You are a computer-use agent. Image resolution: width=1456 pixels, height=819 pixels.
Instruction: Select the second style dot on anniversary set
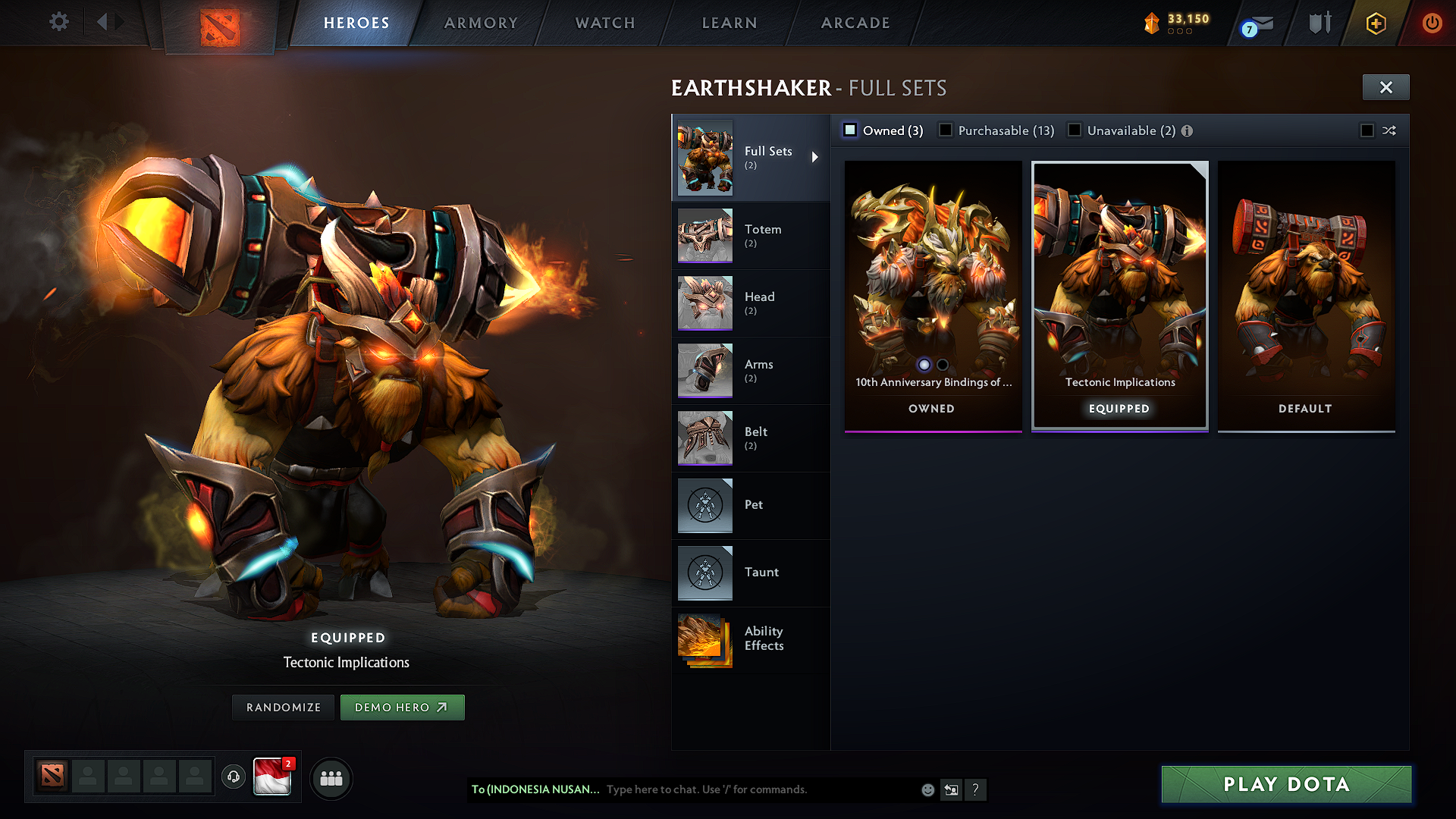click(x=943, y=365)
